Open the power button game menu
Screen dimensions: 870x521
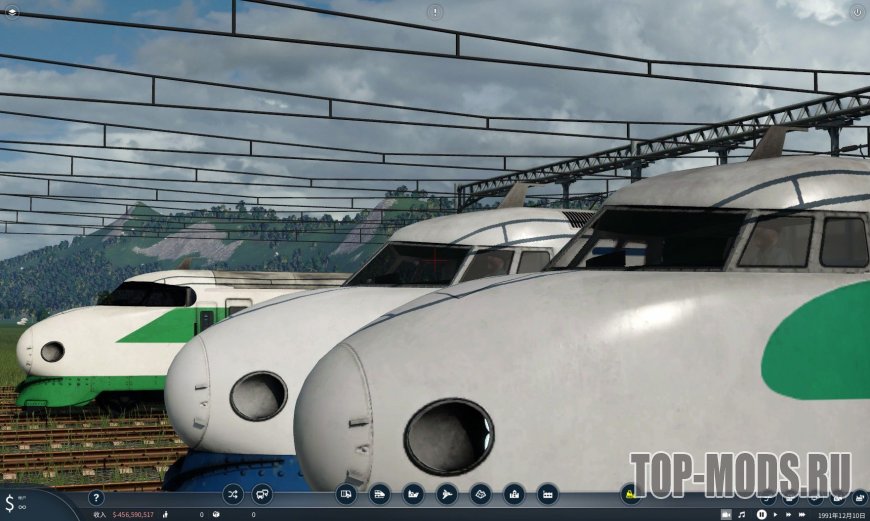pyautogui.click(x=857, y=12)
